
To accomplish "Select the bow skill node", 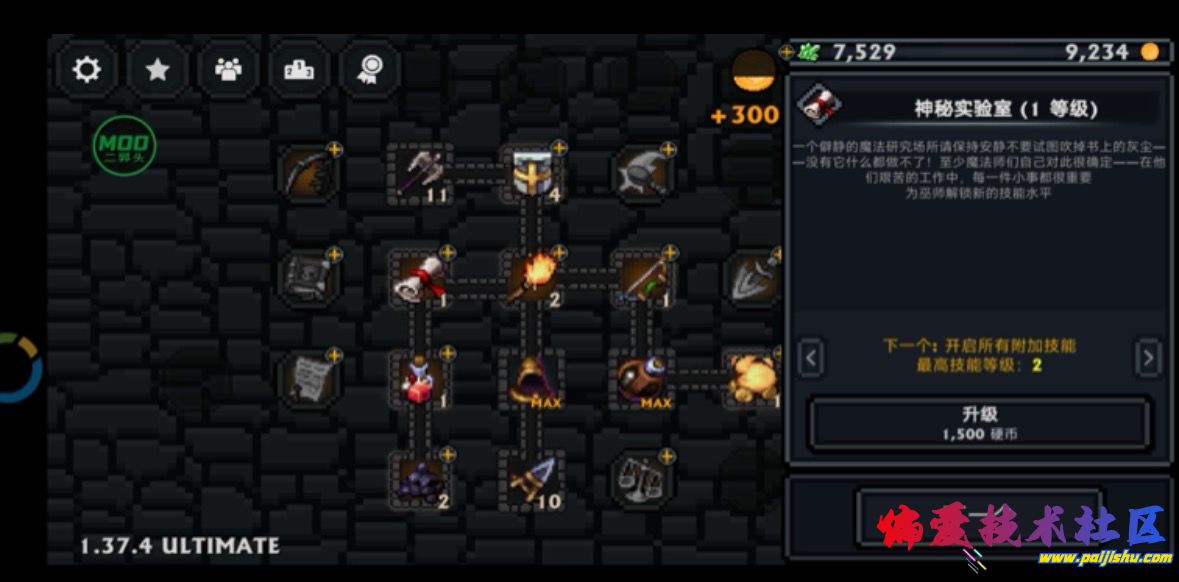I will (308, 174).
